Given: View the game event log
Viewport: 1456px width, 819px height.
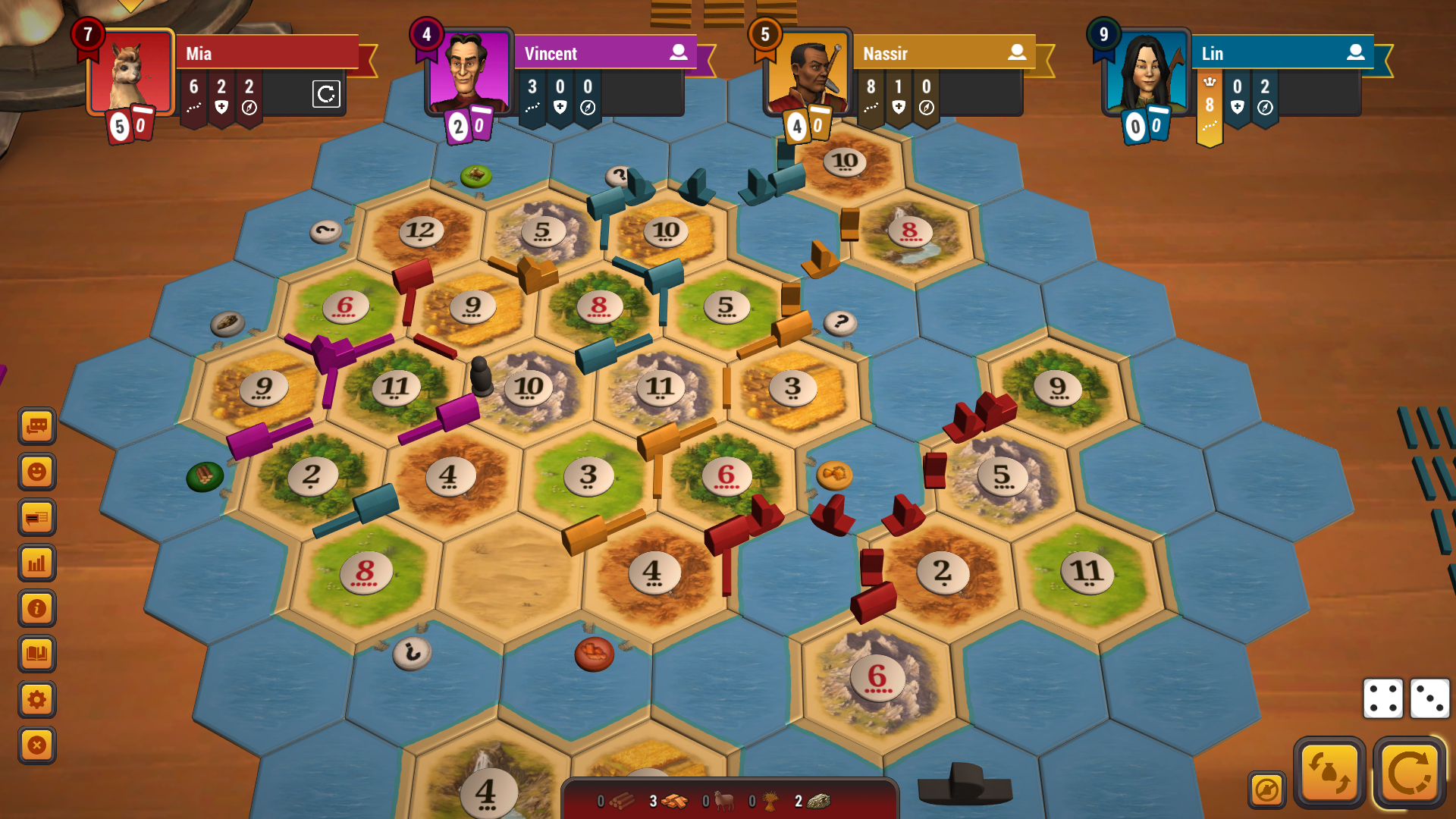Looking at the screenshot, I should pyautogui.click(x=37, y=518).
